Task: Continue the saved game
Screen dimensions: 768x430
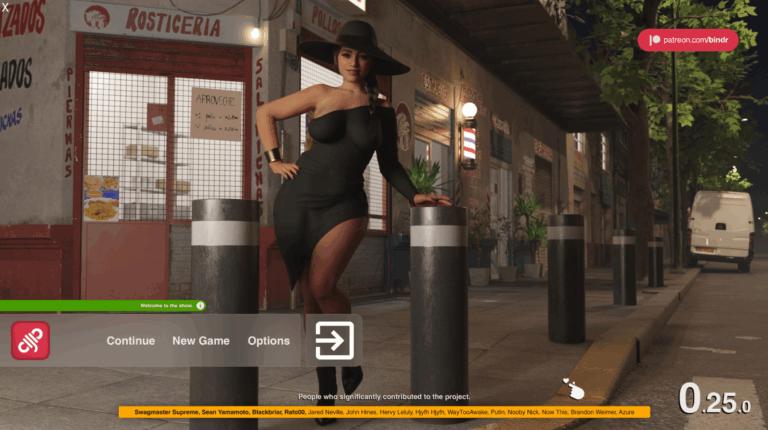Action: pyautogui.click(x=131, y=341)
